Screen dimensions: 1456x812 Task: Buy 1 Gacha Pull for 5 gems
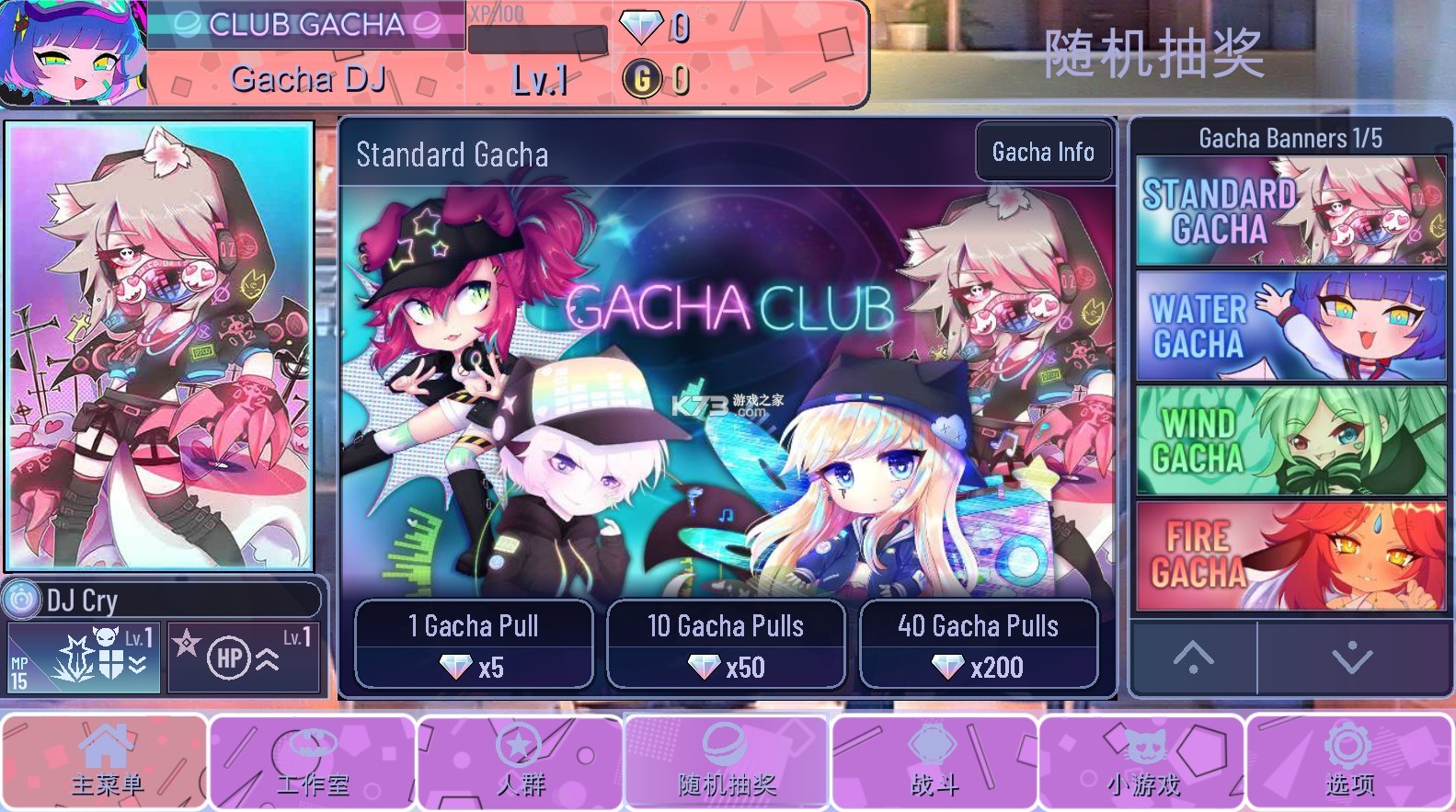[x=473, y=645]
